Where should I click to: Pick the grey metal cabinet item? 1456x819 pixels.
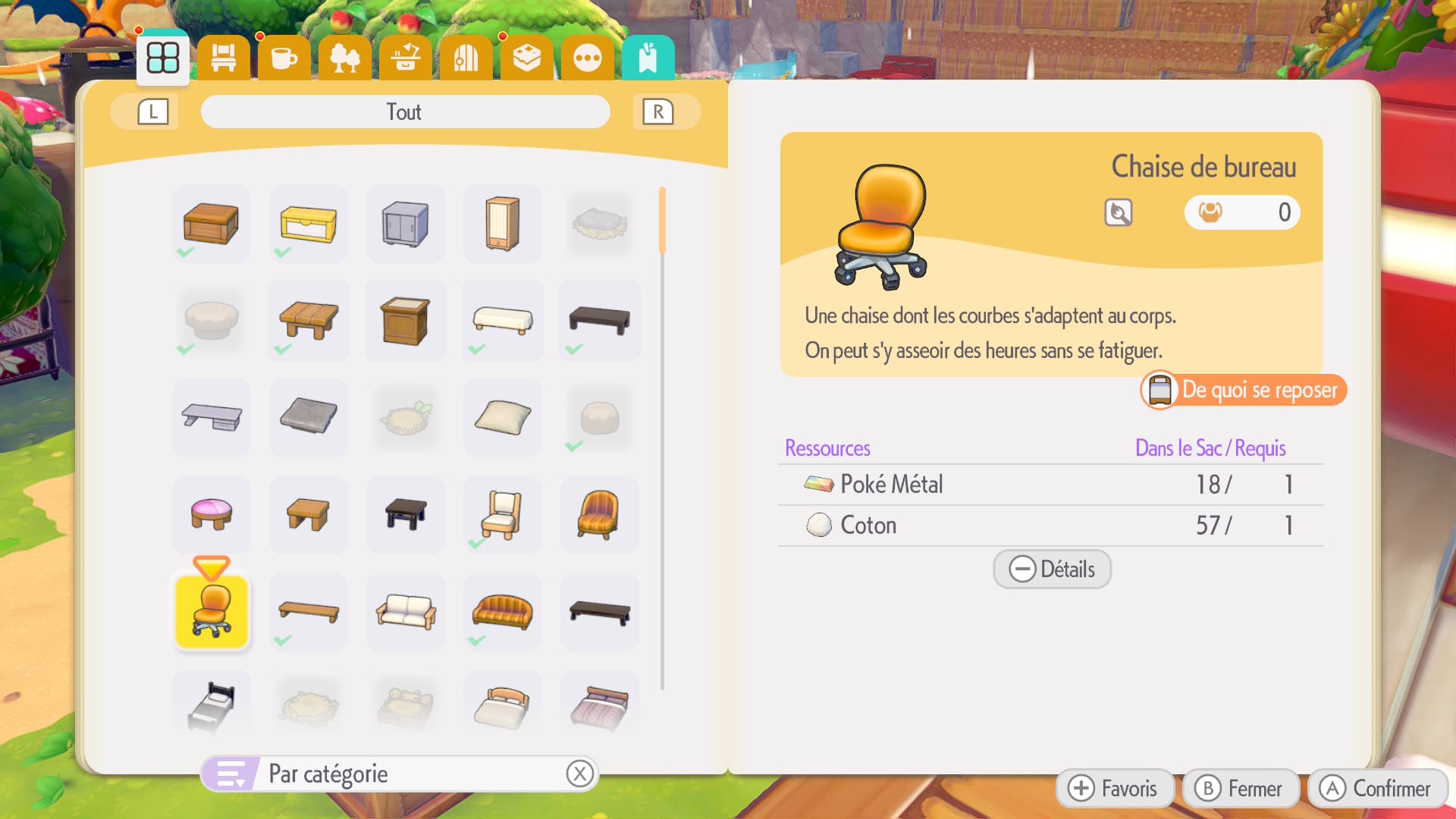pos(406,224)
